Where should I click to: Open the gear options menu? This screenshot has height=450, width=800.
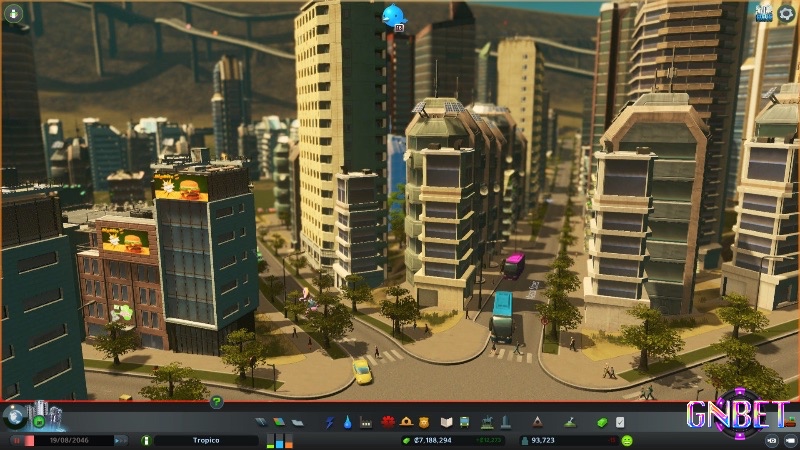[x=785, y=15]
